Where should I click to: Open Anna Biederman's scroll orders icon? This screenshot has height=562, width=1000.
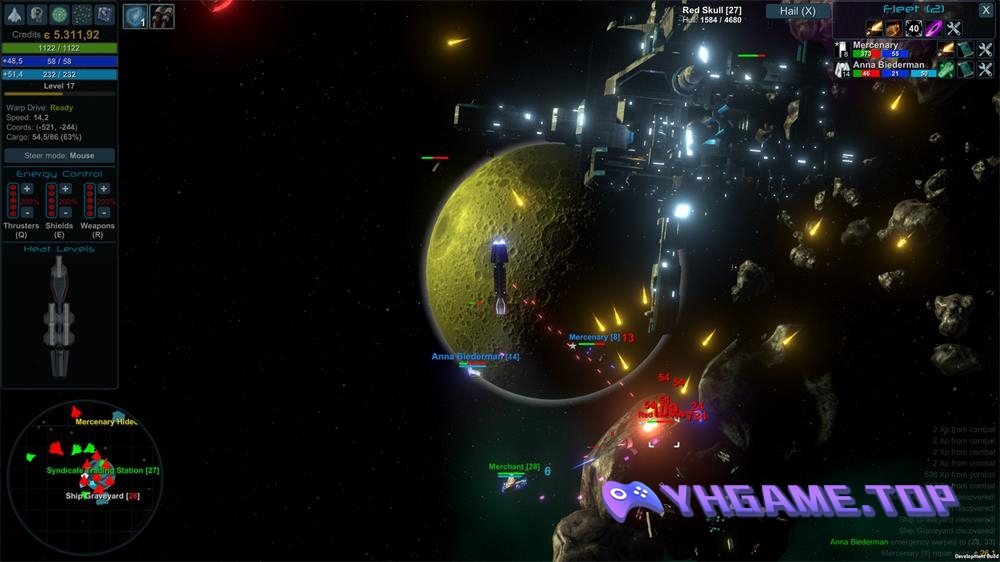point(965,69)
